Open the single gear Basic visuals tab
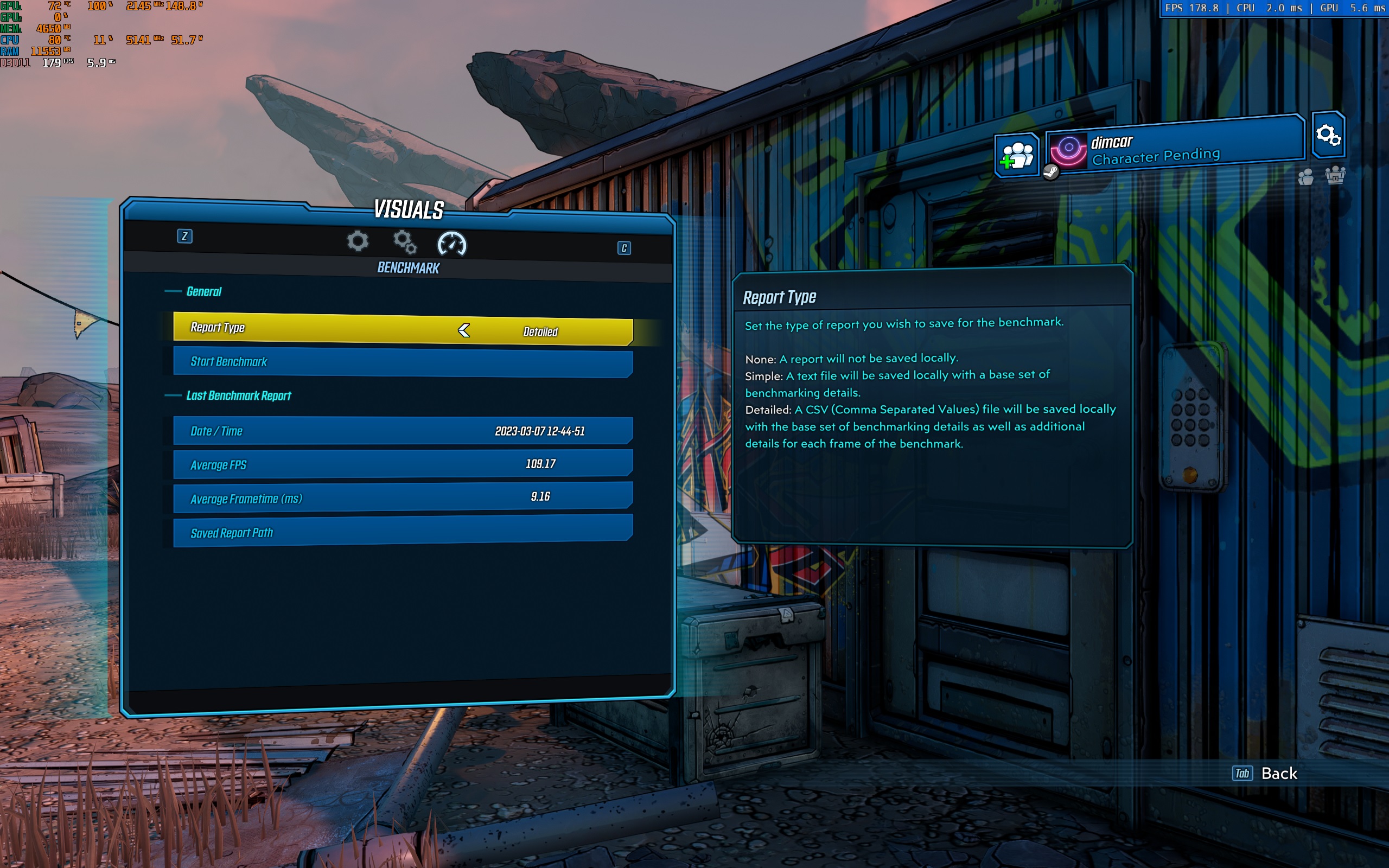This screenshot has width=1389, height=868. click(x=358, y=241)
